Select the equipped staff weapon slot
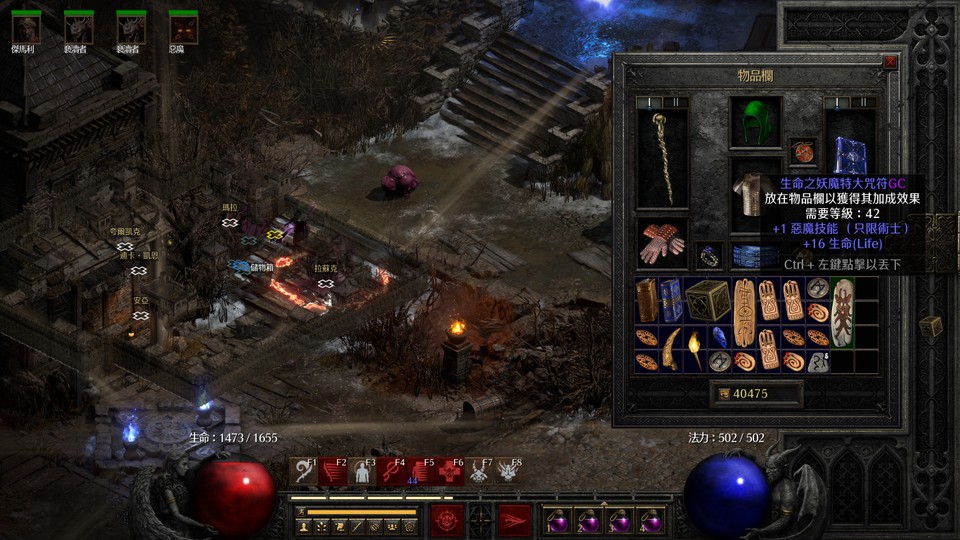 (x=661, y=160)
